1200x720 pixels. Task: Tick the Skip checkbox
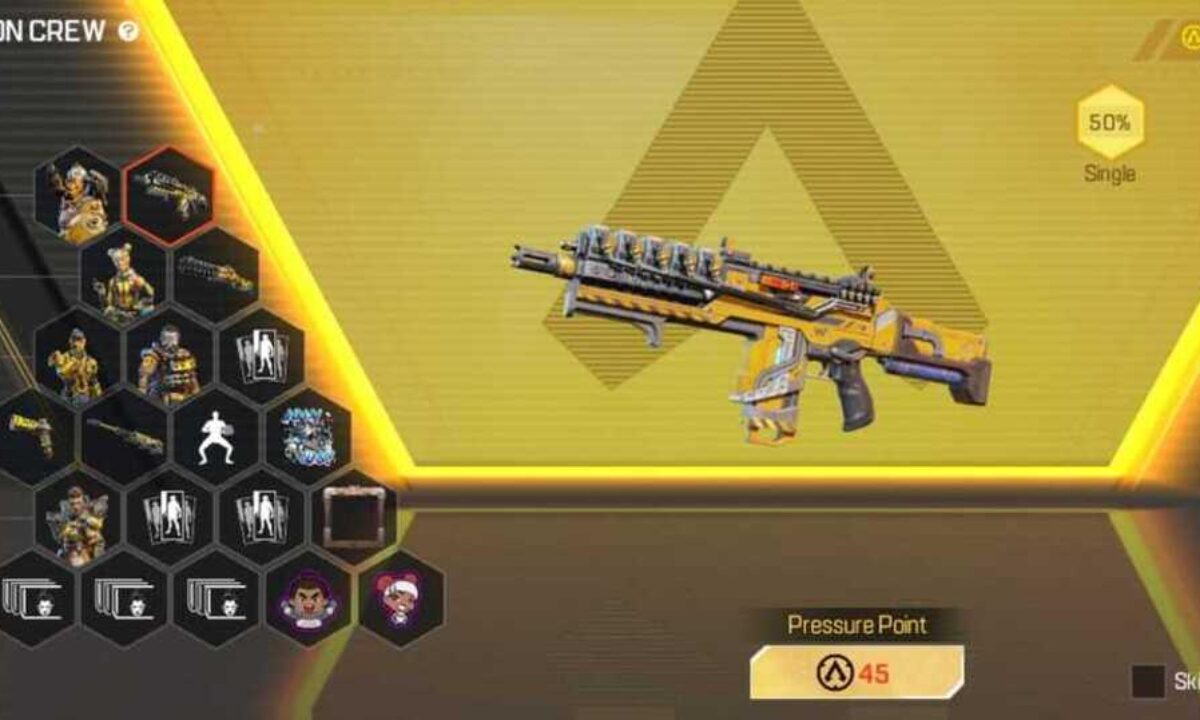(x=1147, y=681)
